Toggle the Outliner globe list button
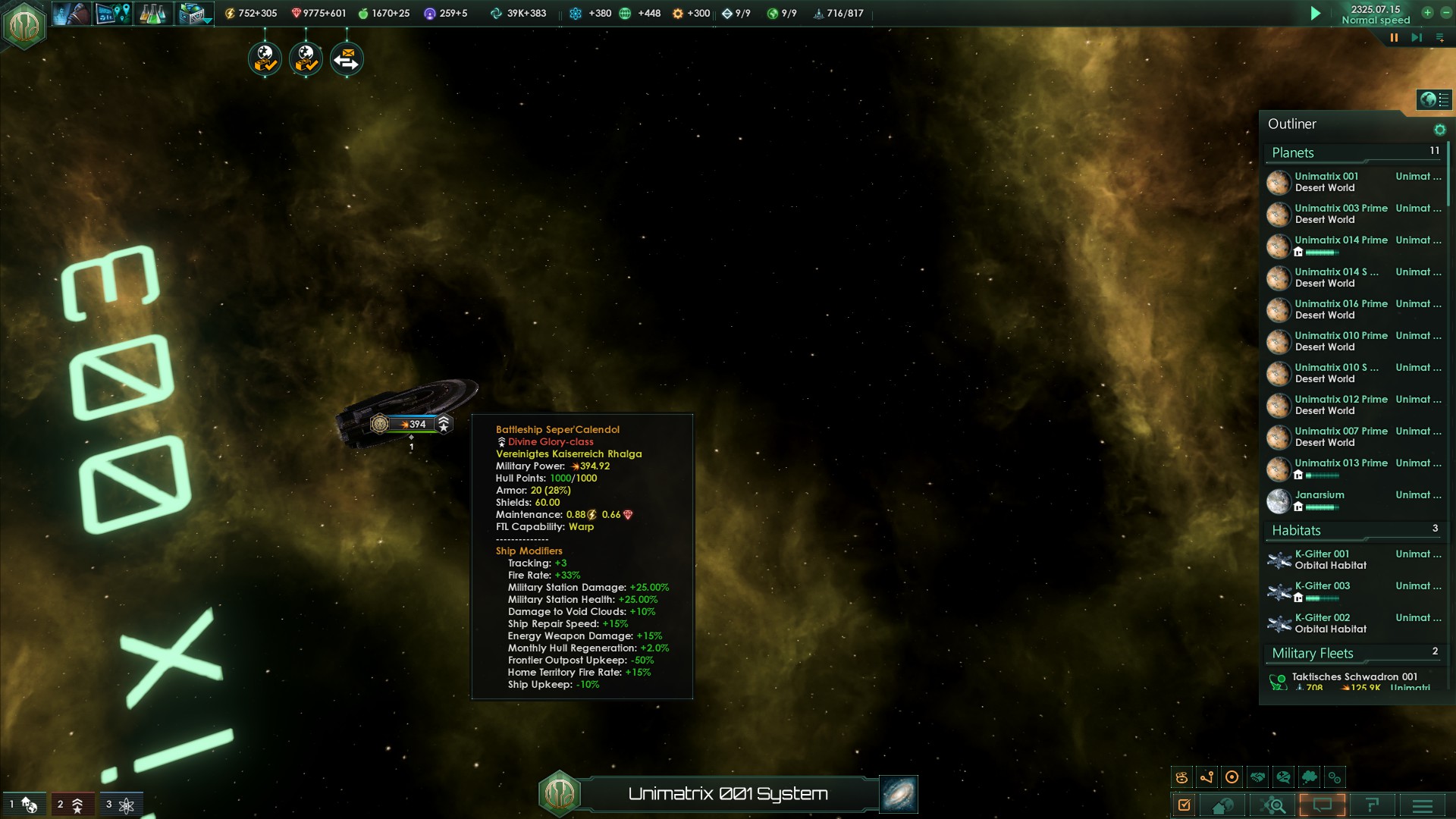Screen dimensions: 1456x819 coord(1434,99)
